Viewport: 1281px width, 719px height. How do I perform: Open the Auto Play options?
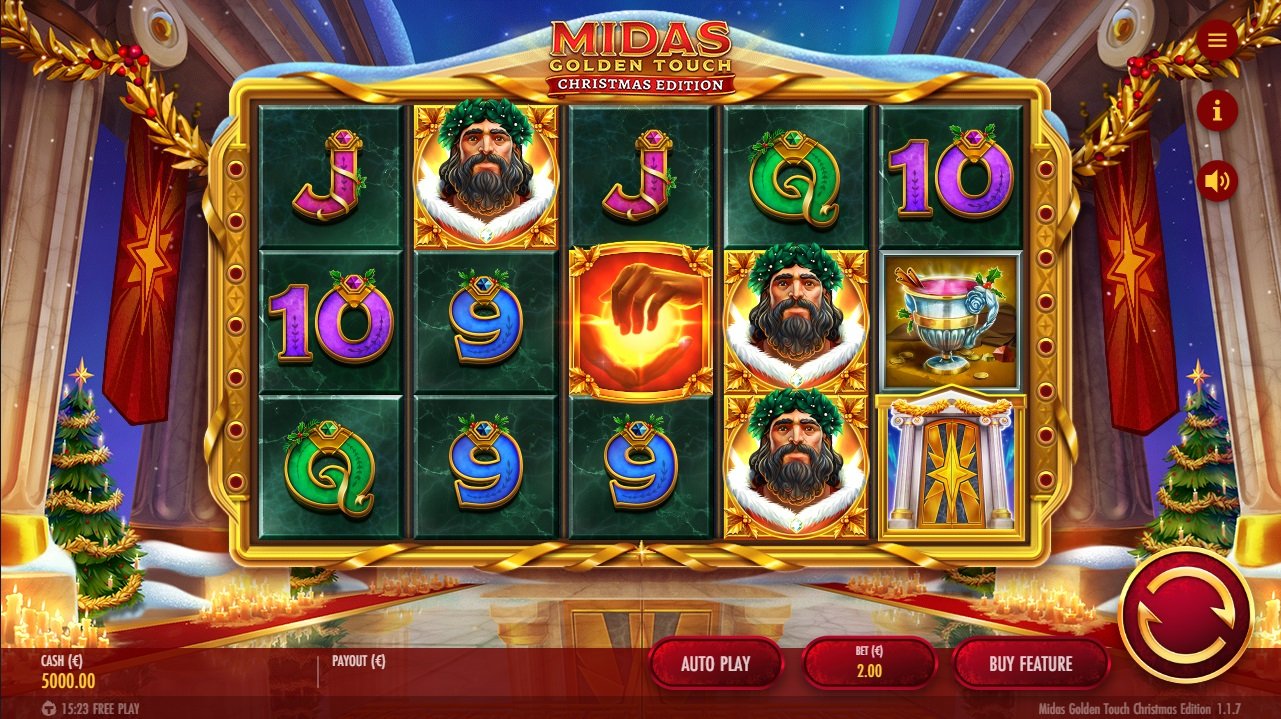point(716,663)
